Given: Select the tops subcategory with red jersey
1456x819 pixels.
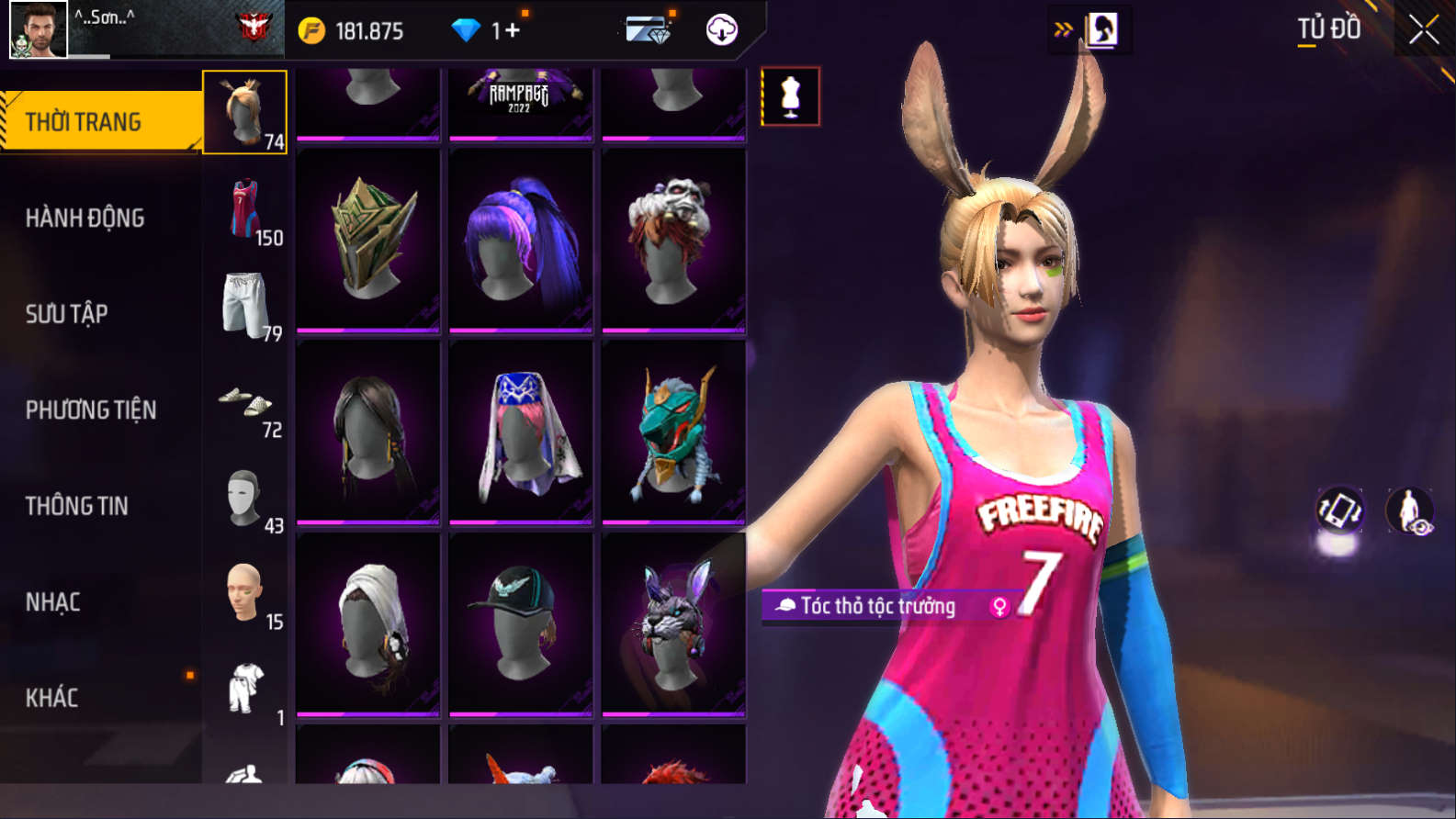Looking at the screenshot, I should pos(245,210).
